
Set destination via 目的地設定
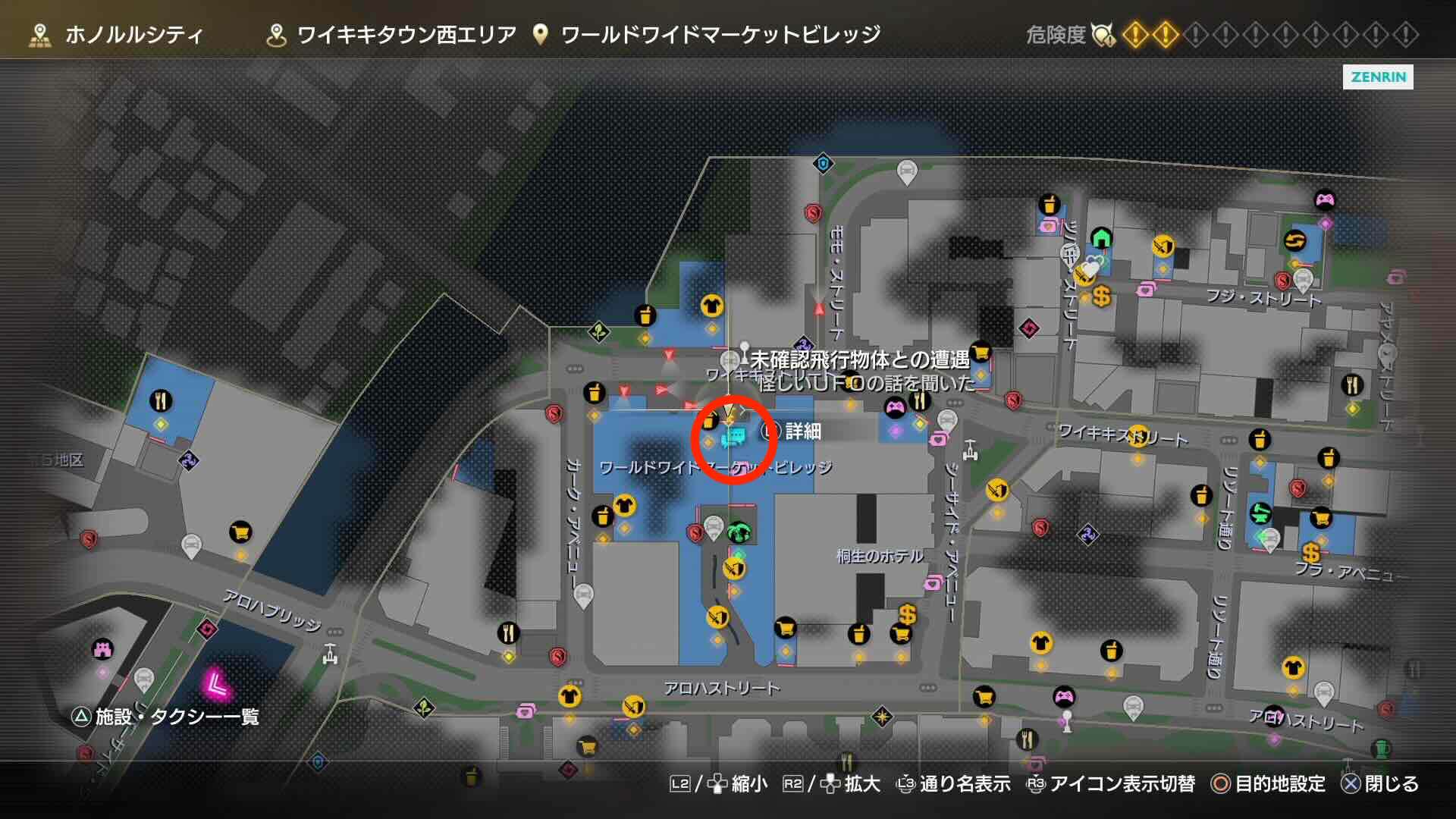[1281, 786]
